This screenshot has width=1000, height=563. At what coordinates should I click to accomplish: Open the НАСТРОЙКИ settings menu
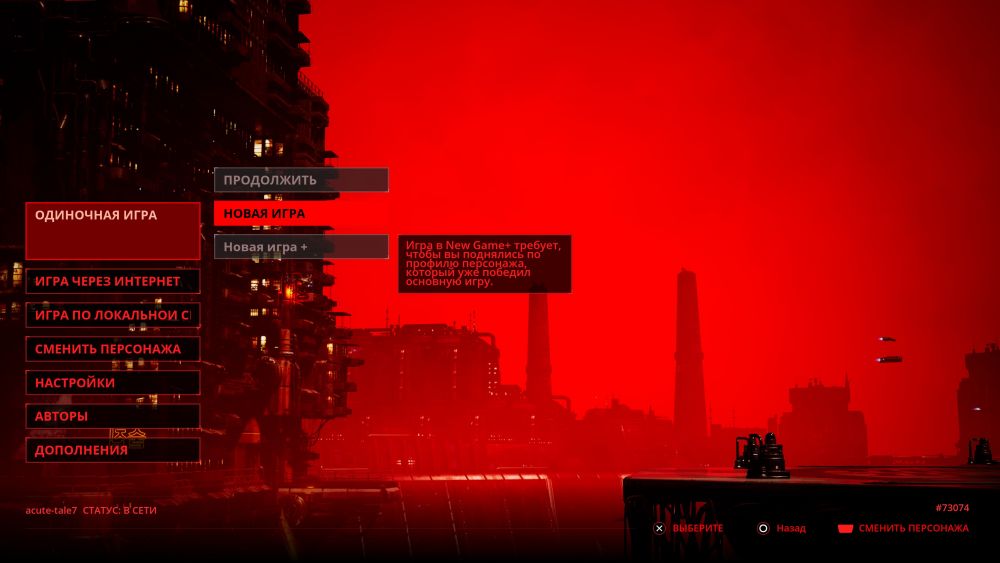tap(112, 383)
